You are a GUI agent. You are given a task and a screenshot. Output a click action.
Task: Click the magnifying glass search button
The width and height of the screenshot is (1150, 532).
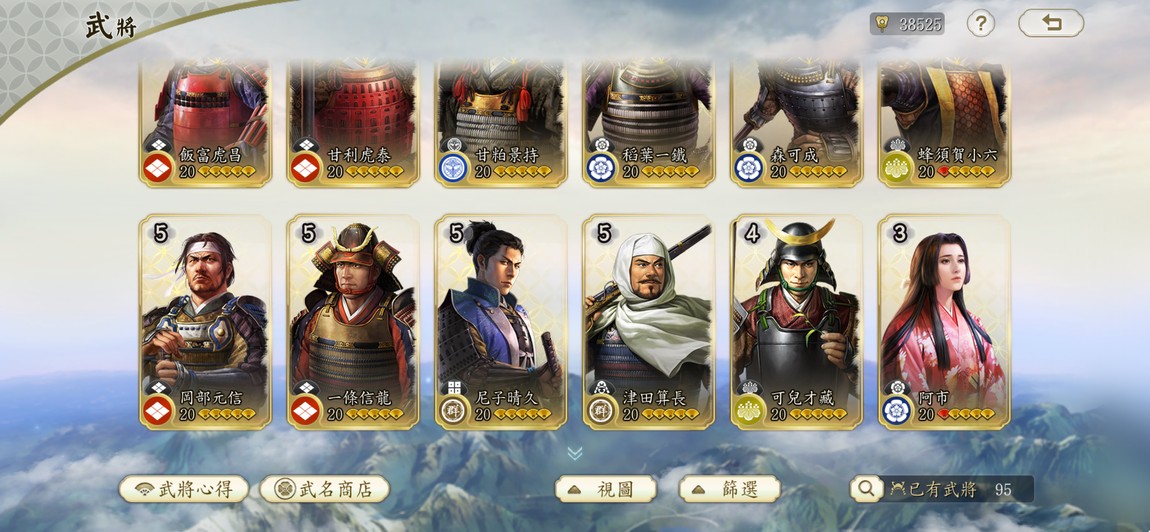pyautogui.click(x=866, y=488)
